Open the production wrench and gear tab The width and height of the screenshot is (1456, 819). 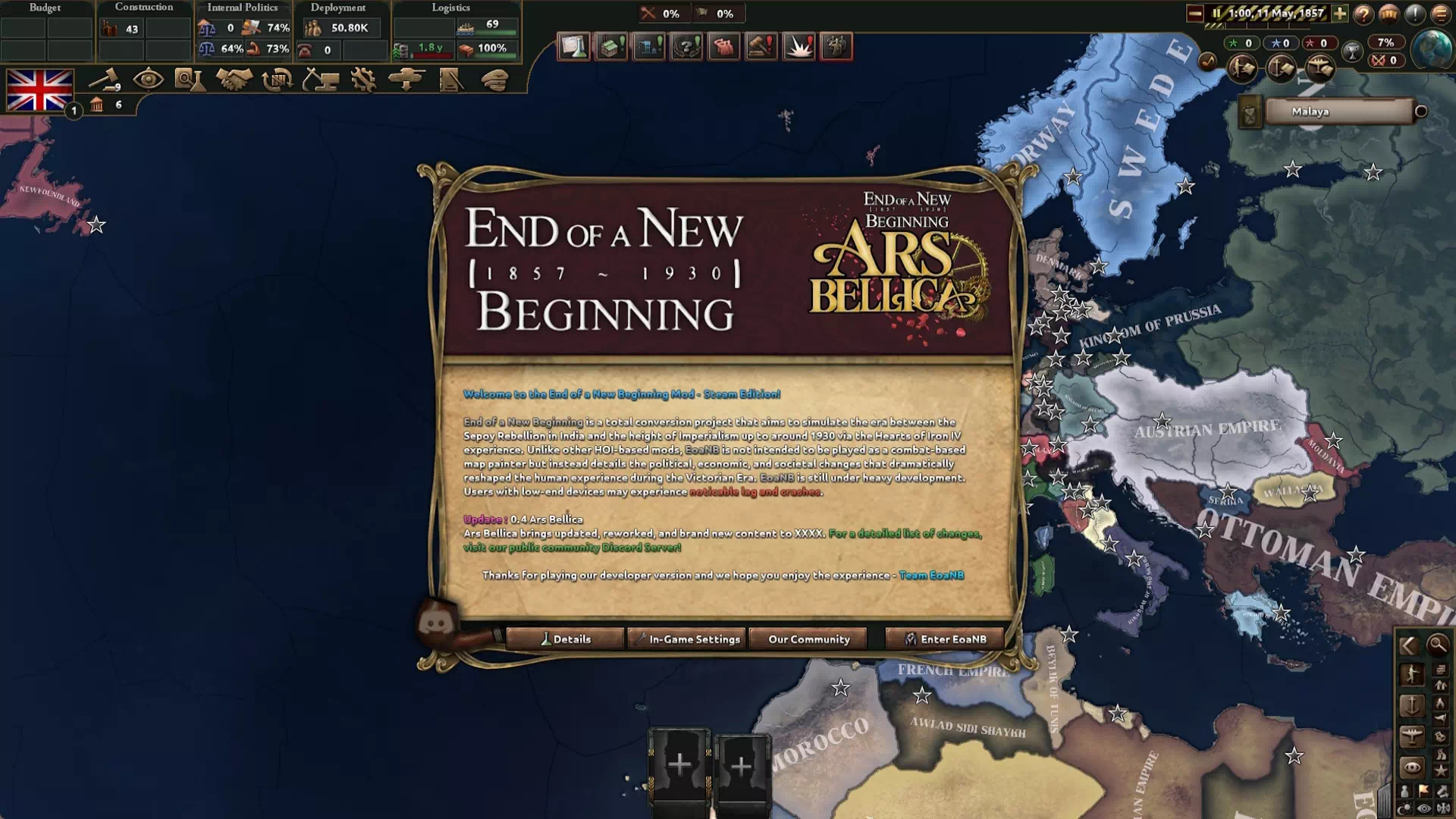(x=363, y=80)
